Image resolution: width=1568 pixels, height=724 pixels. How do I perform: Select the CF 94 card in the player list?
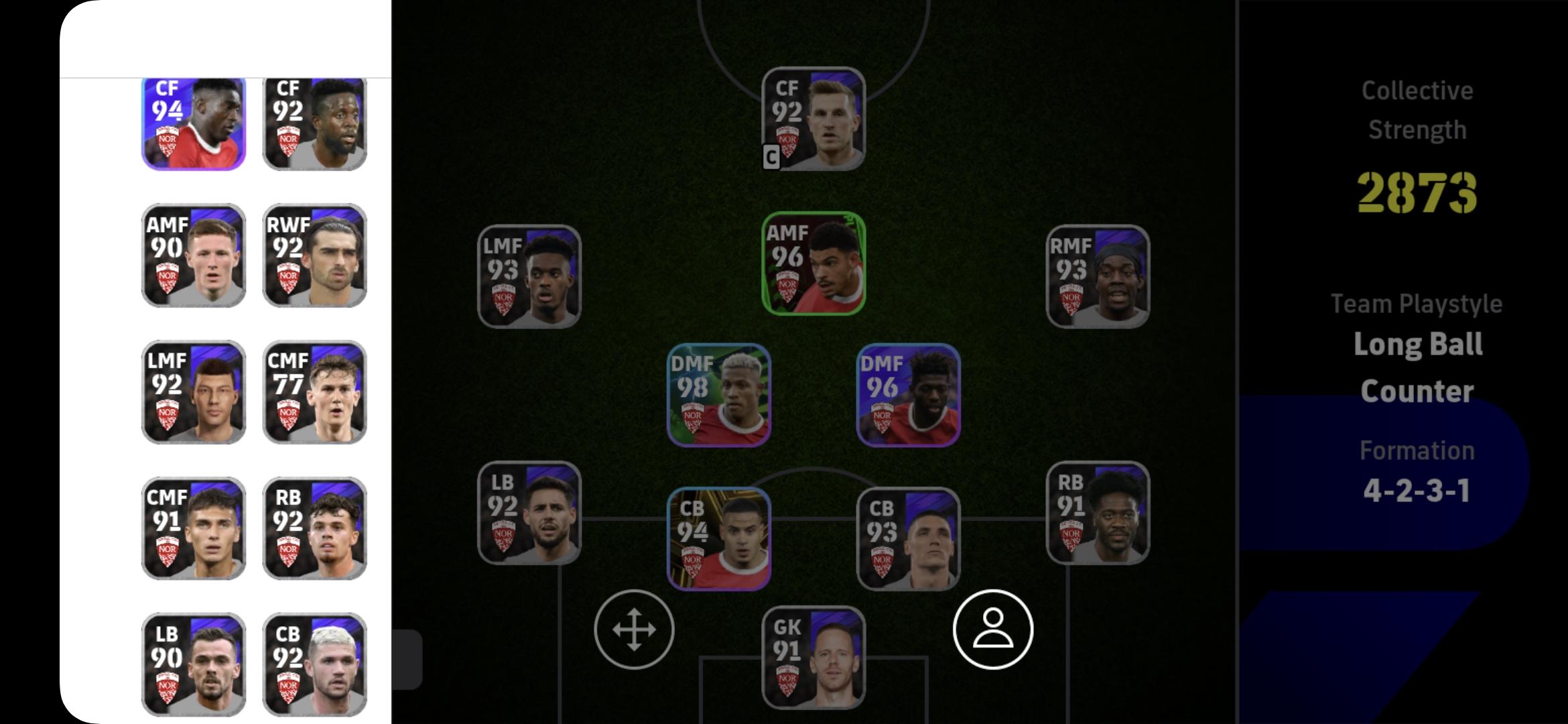pos(191,123)
